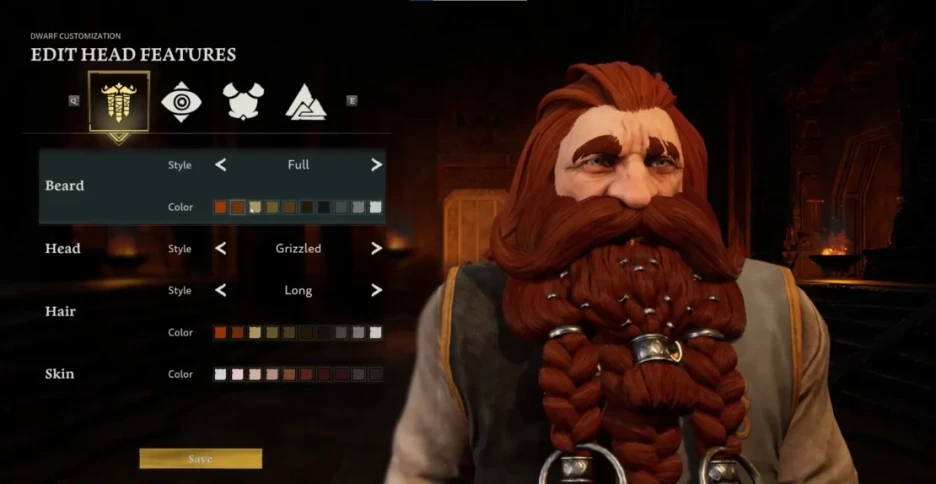Open the armor icon tab

click(x=243, y=101)
